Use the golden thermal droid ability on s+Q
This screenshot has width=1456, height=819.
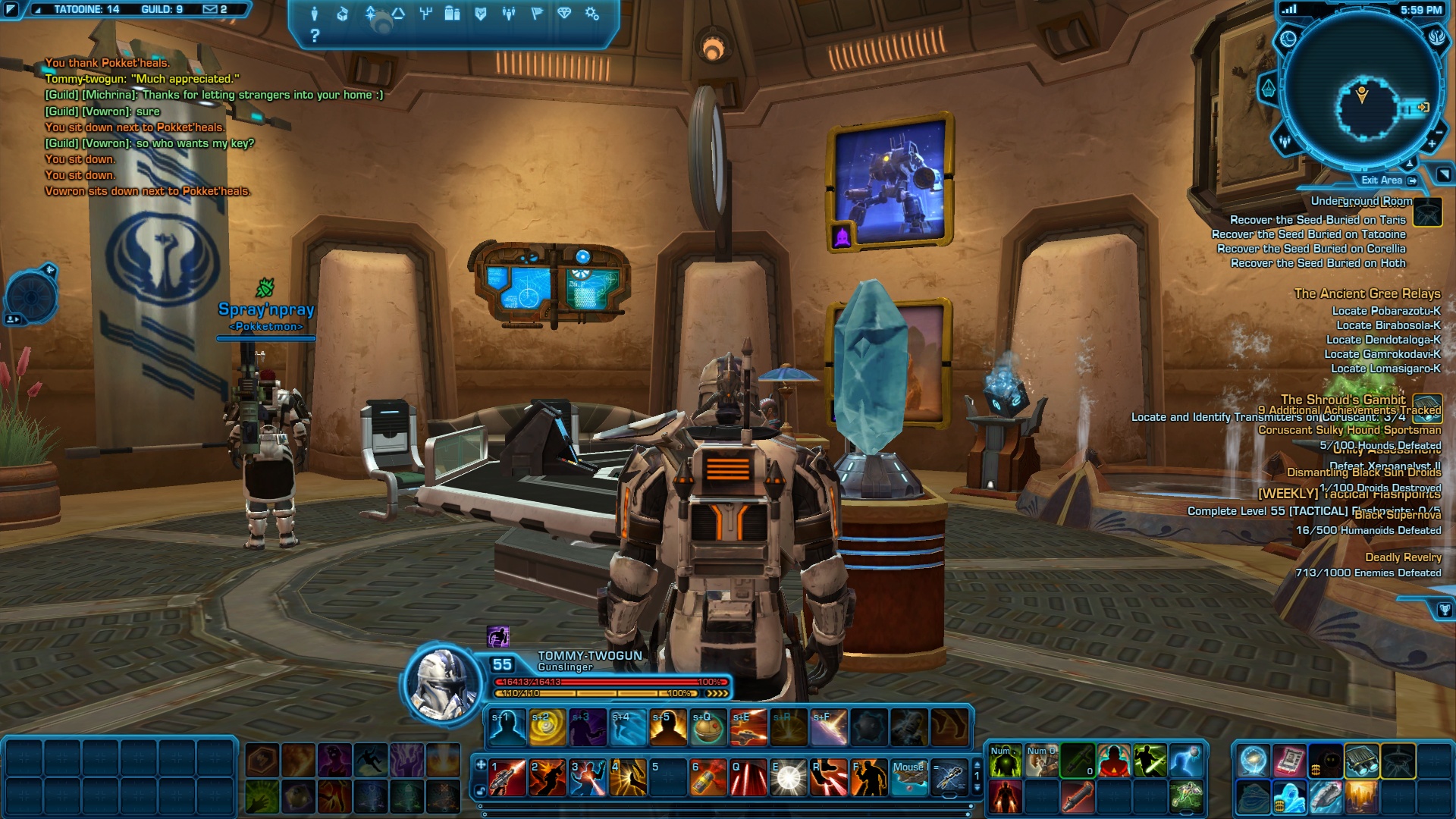(708, 728)
